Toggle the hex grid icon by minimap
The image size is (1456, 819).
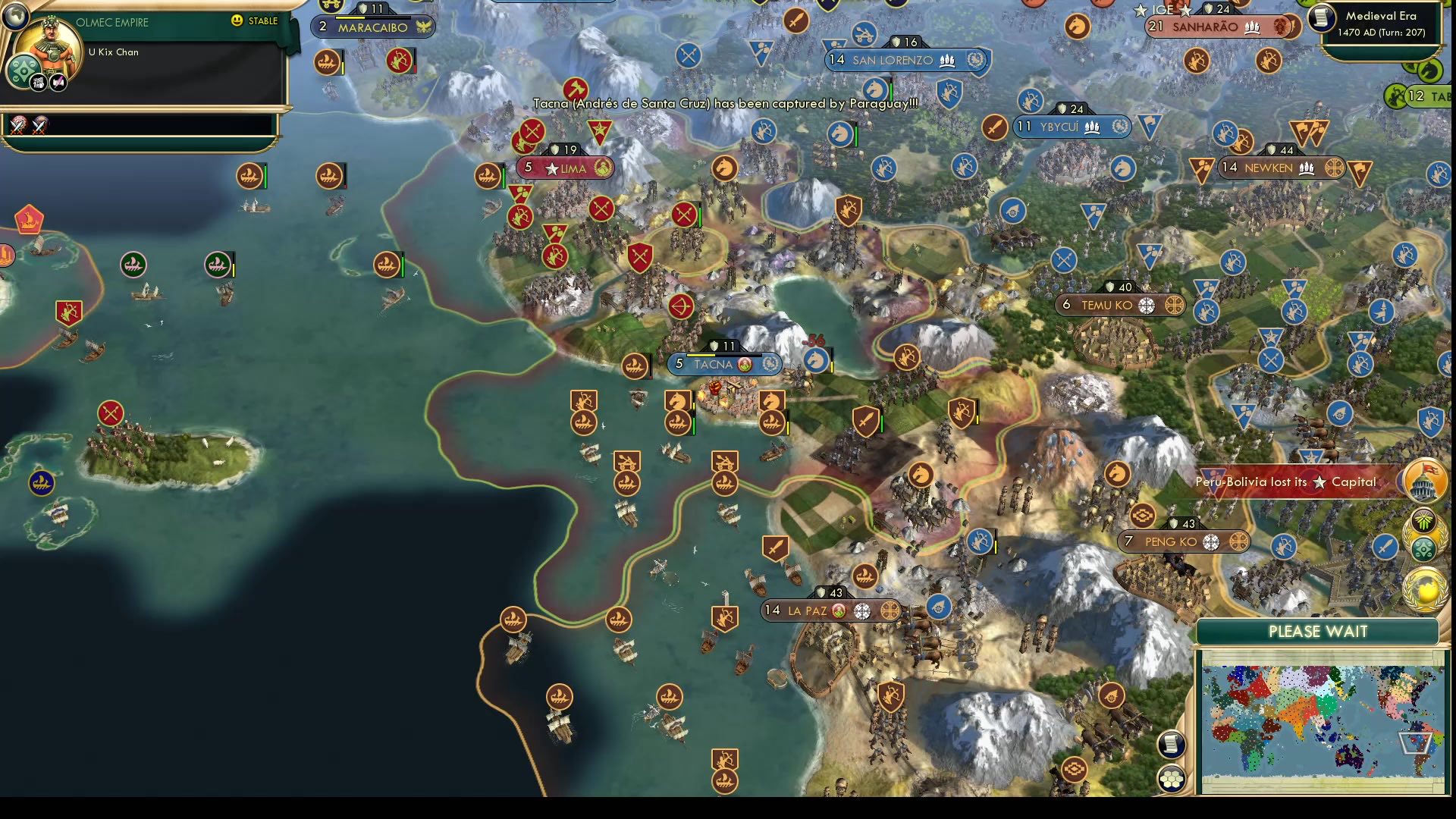coord(1172,779)
